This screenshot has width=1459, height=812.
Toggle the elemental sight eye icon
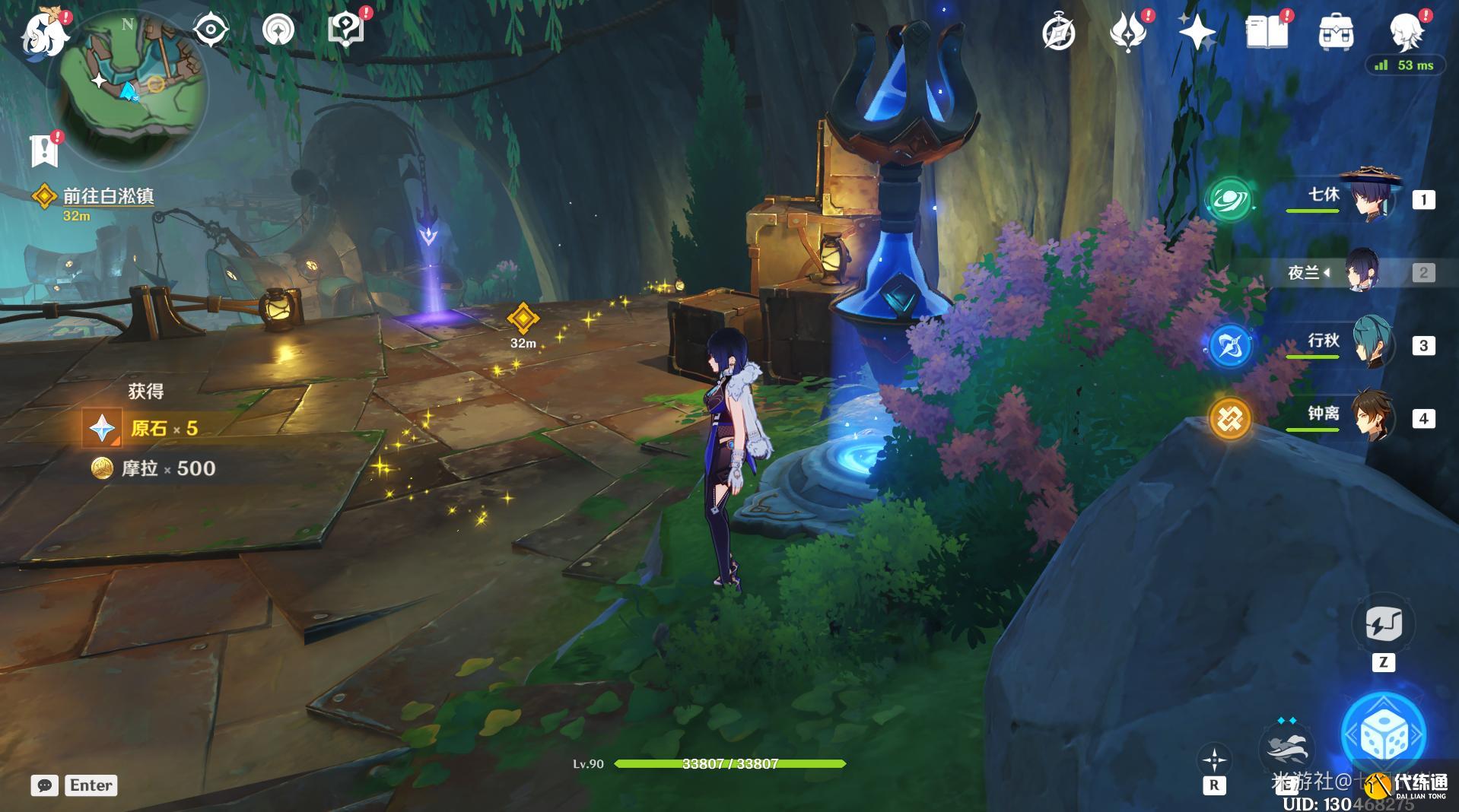point(210,30)
